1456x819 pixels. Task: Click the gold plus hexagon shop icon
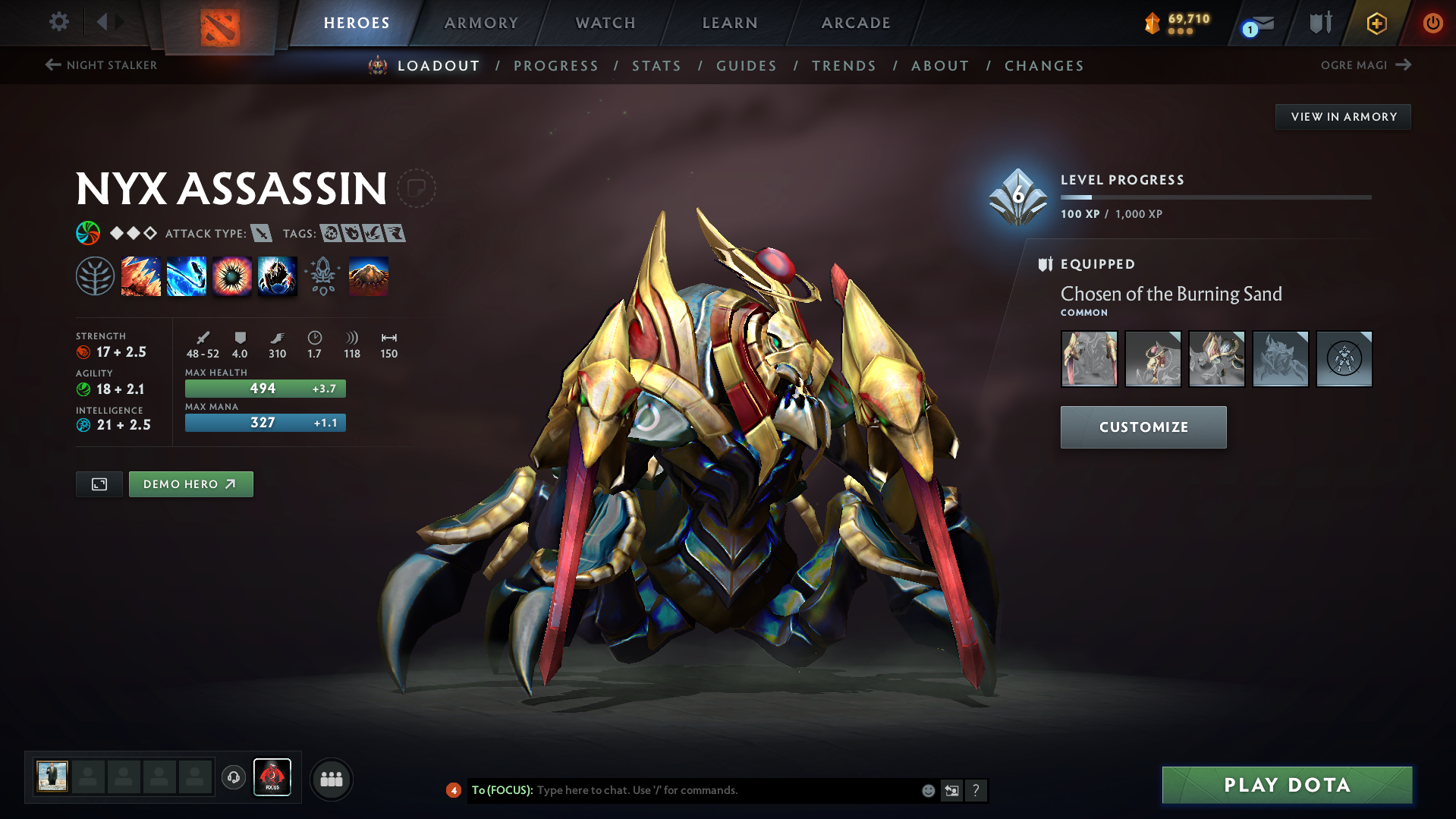1376,23
